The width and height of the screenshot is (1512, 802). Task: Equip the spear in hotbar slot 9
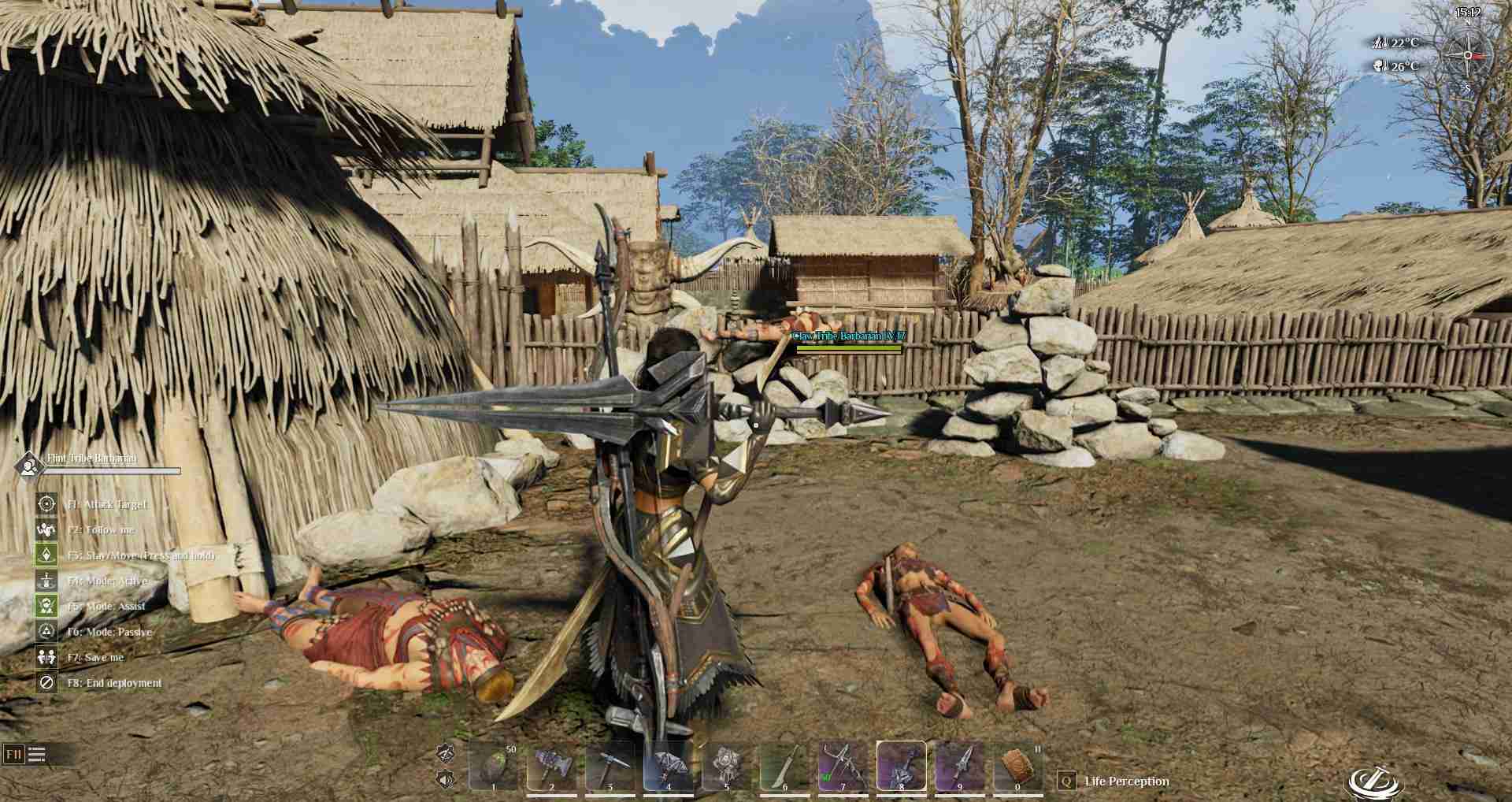tap(959, 765)
